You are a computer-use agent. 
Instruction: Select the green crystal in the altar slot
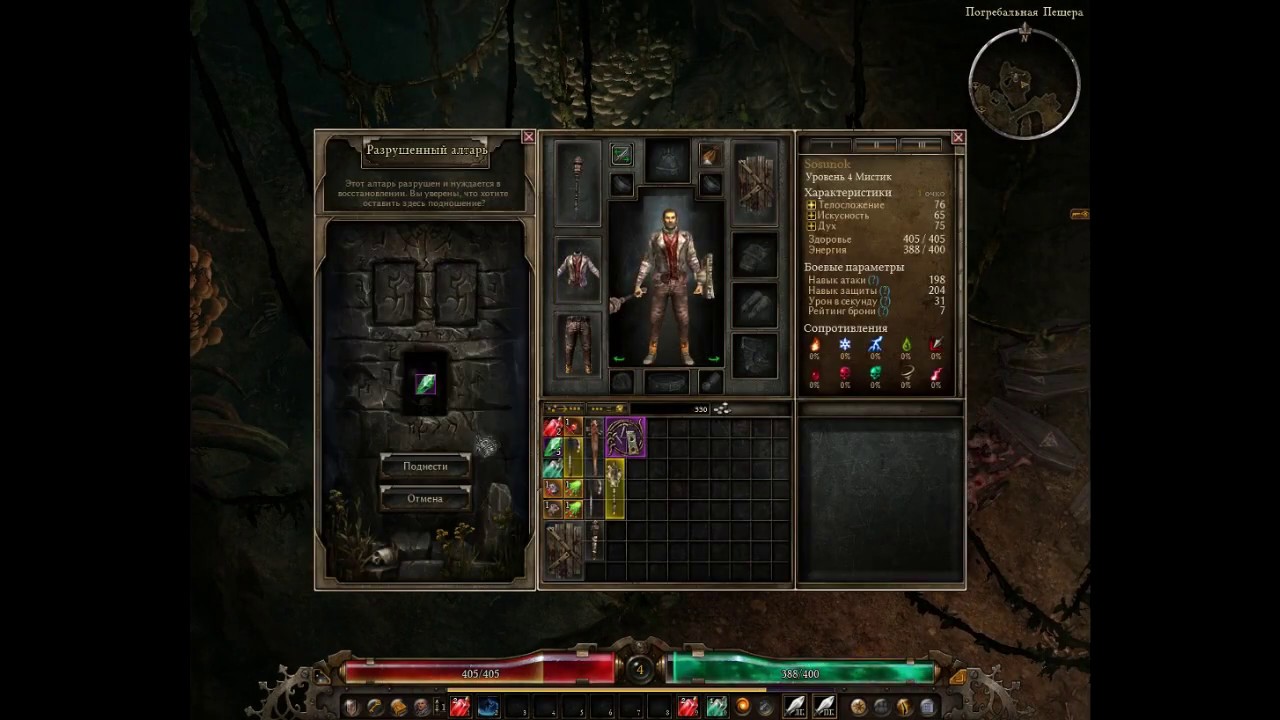pos(425,384)
